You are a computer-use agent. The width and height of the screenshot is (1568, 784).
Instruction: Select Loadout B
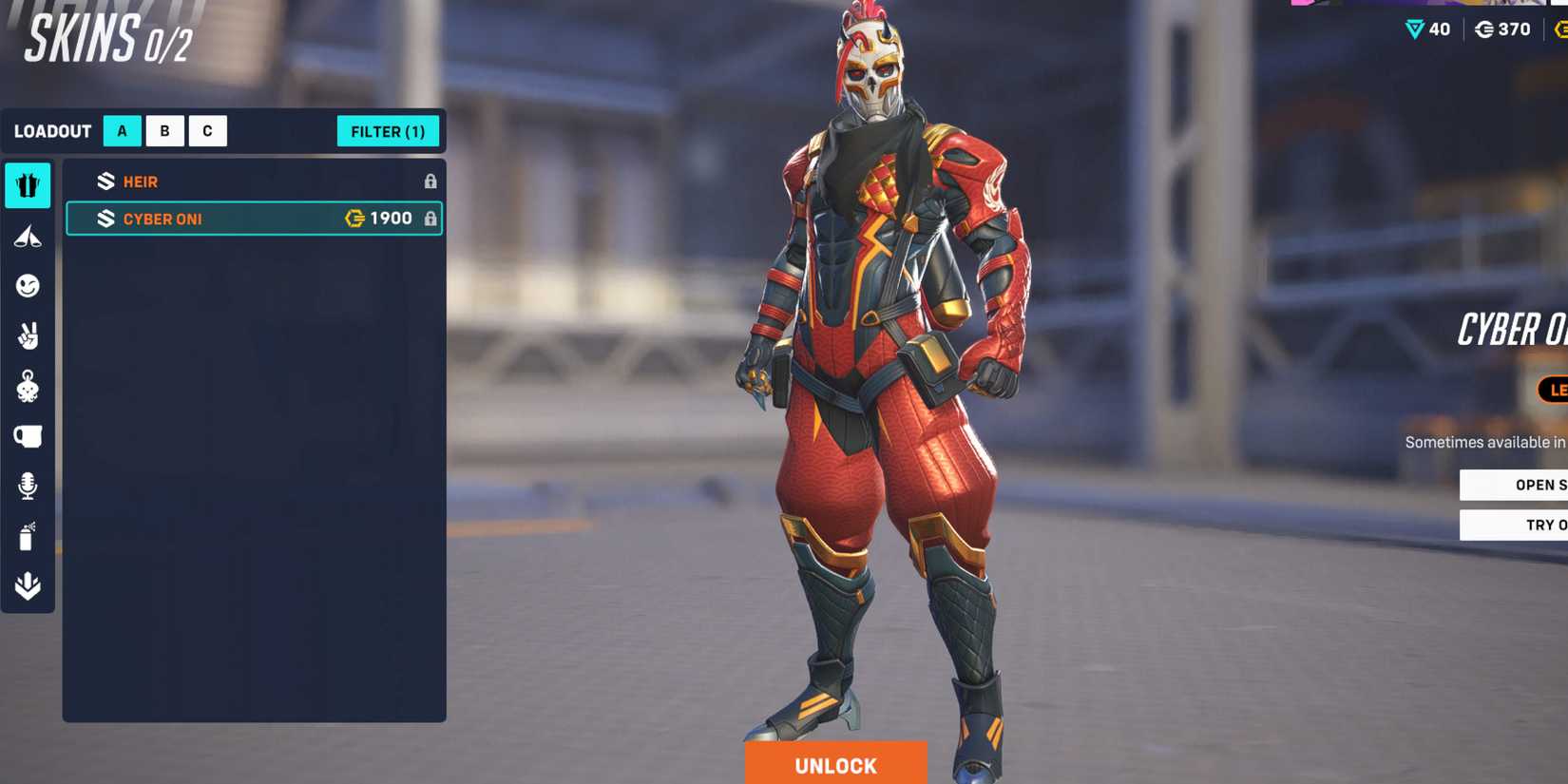tap(164, 131)
